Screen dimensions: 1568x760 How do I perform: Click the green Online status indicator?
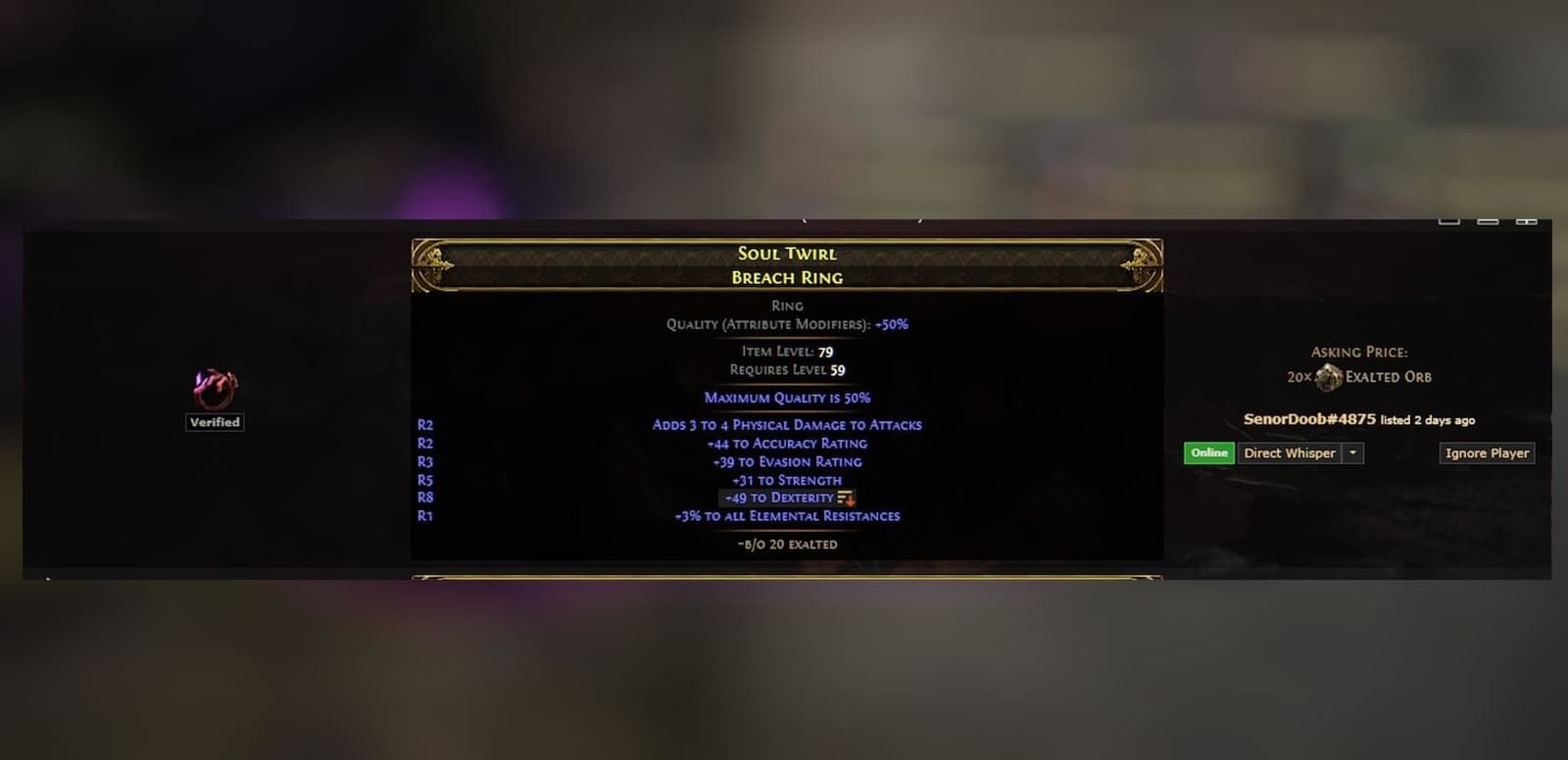tap(1208, 452)
